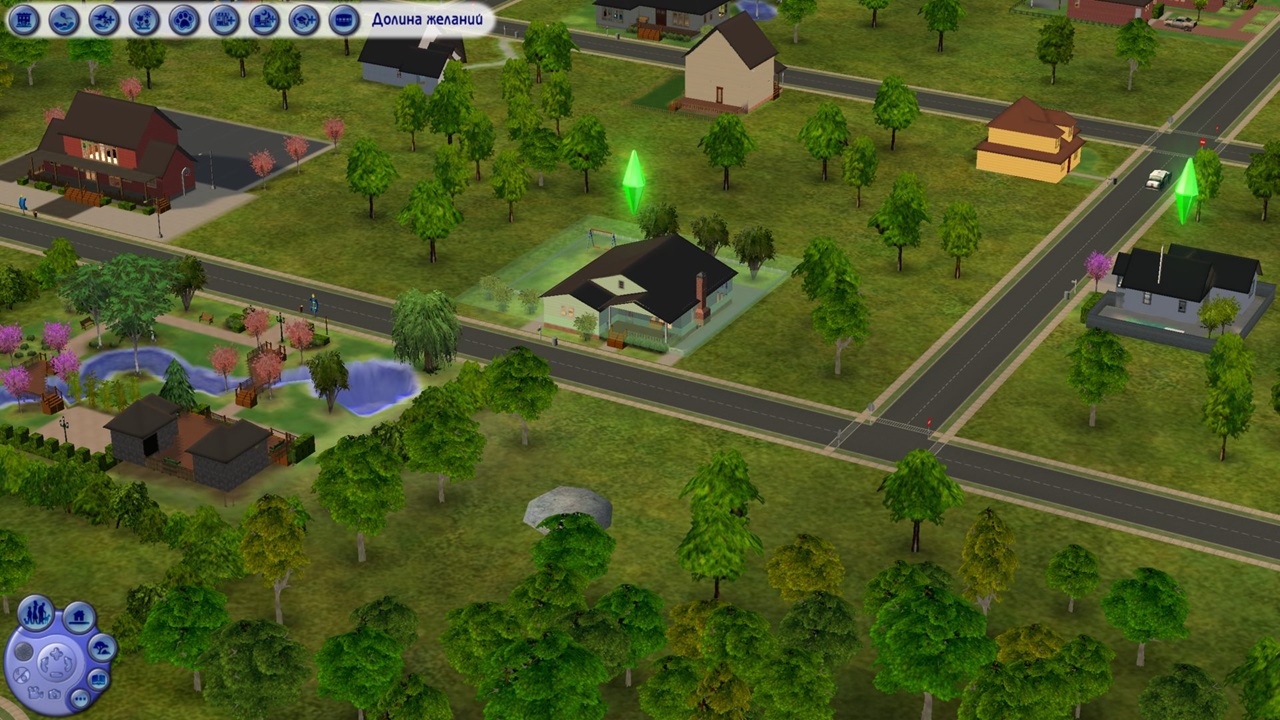
Task: Click the Pets paw icon in the toolbar
Action: click(183, 18)
